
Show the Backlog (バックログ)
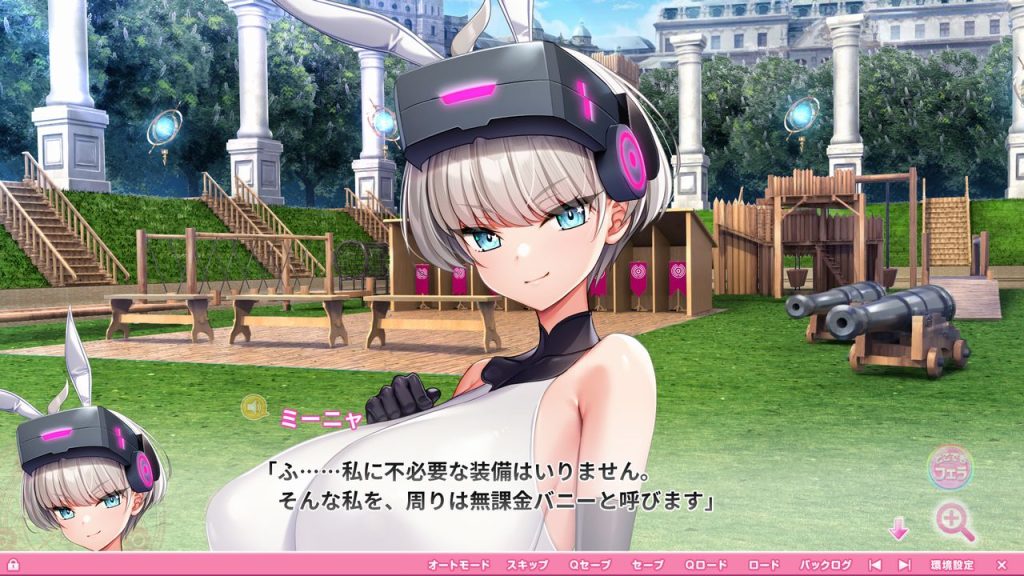pos(826,565)
